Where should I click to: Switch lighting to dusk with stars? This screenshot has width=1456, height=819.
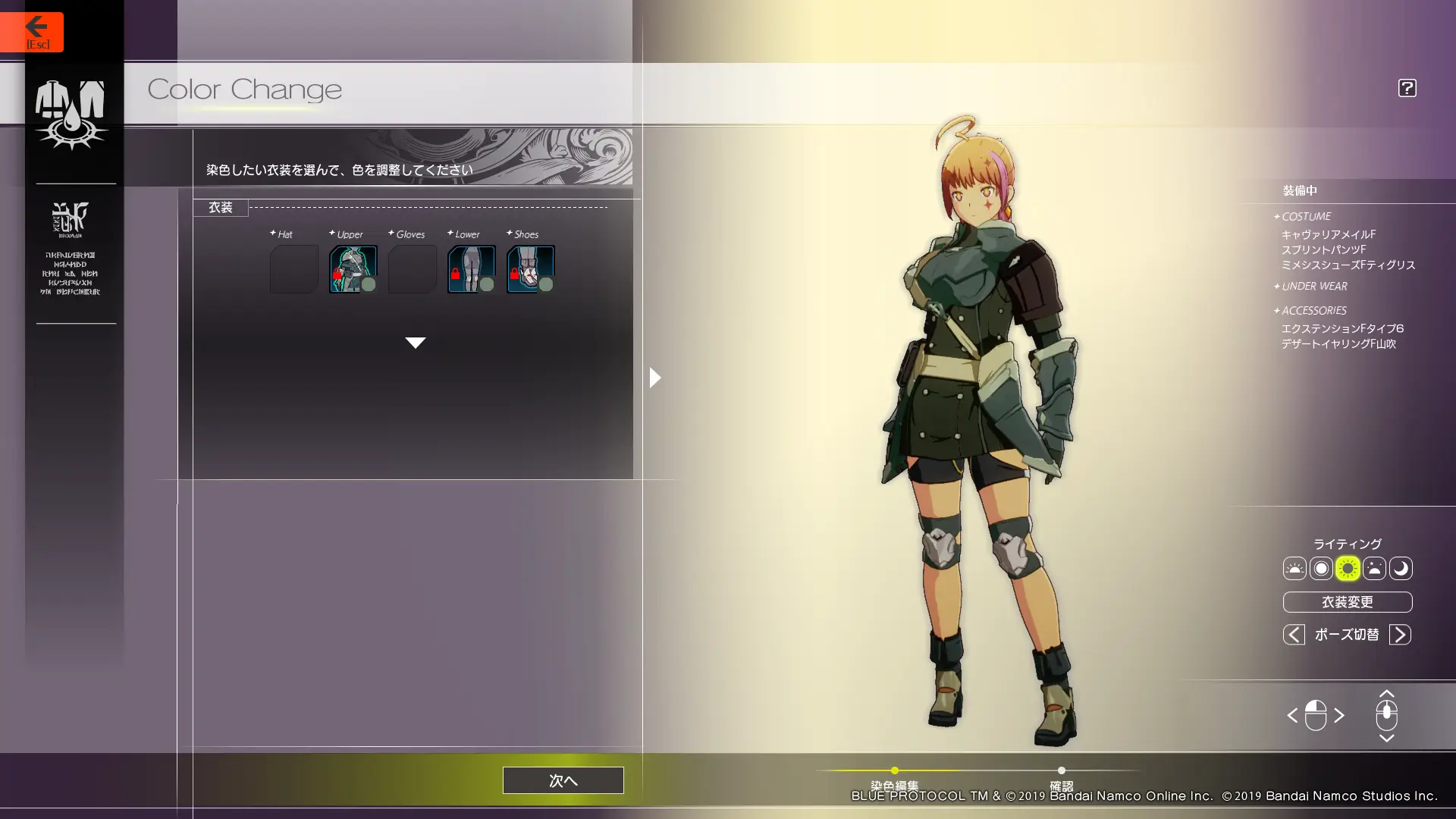(x=1374, y=569)
